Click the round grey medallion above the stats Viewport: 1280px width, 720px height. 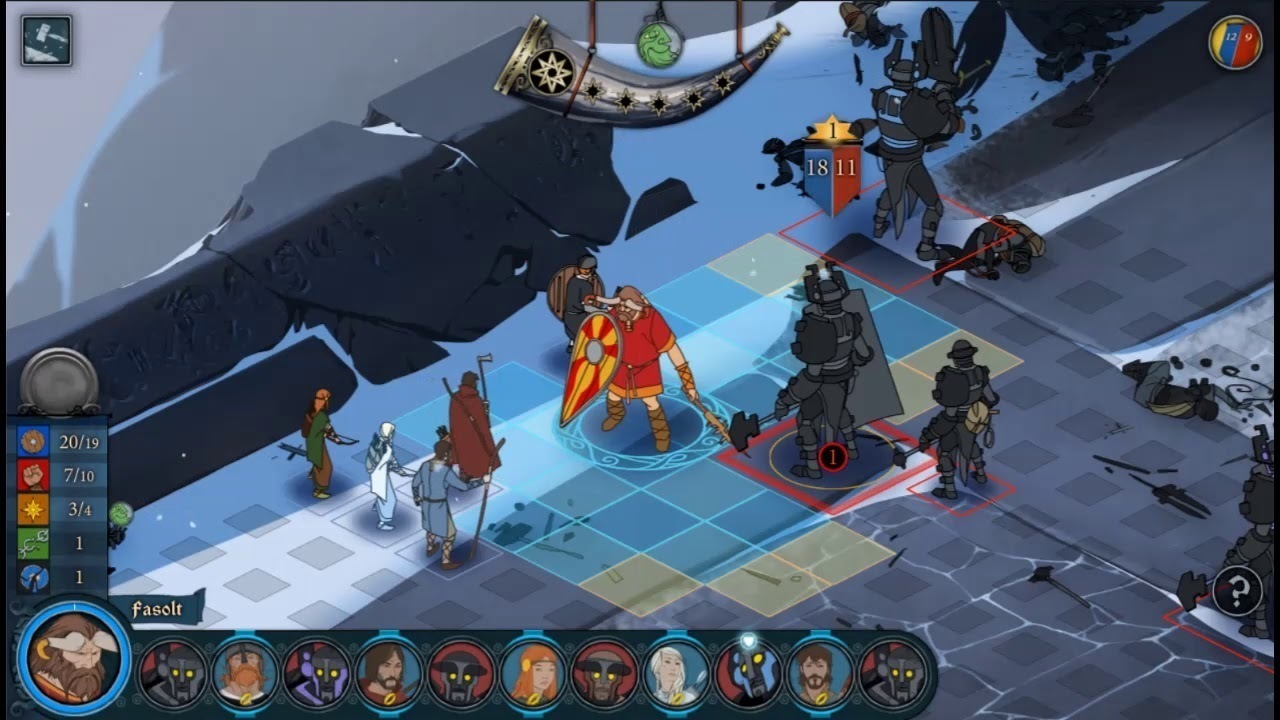point(59,382)
